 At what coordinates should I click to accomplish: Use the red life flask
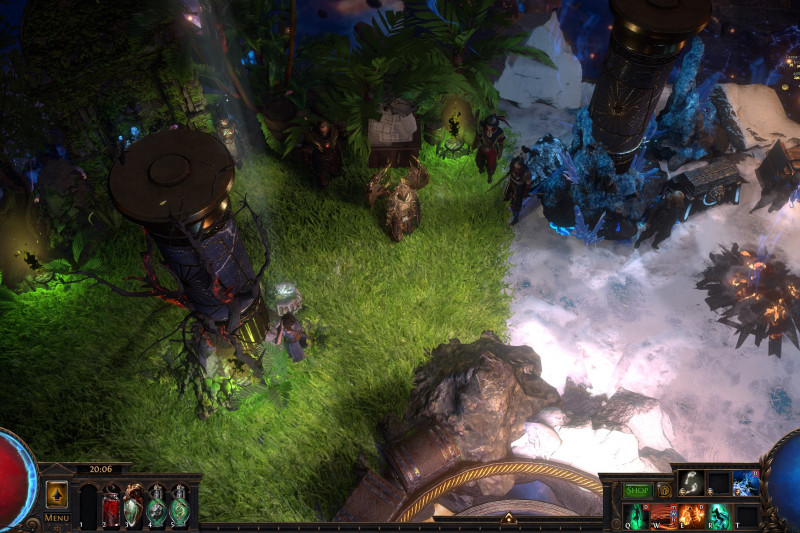(111, 507)
